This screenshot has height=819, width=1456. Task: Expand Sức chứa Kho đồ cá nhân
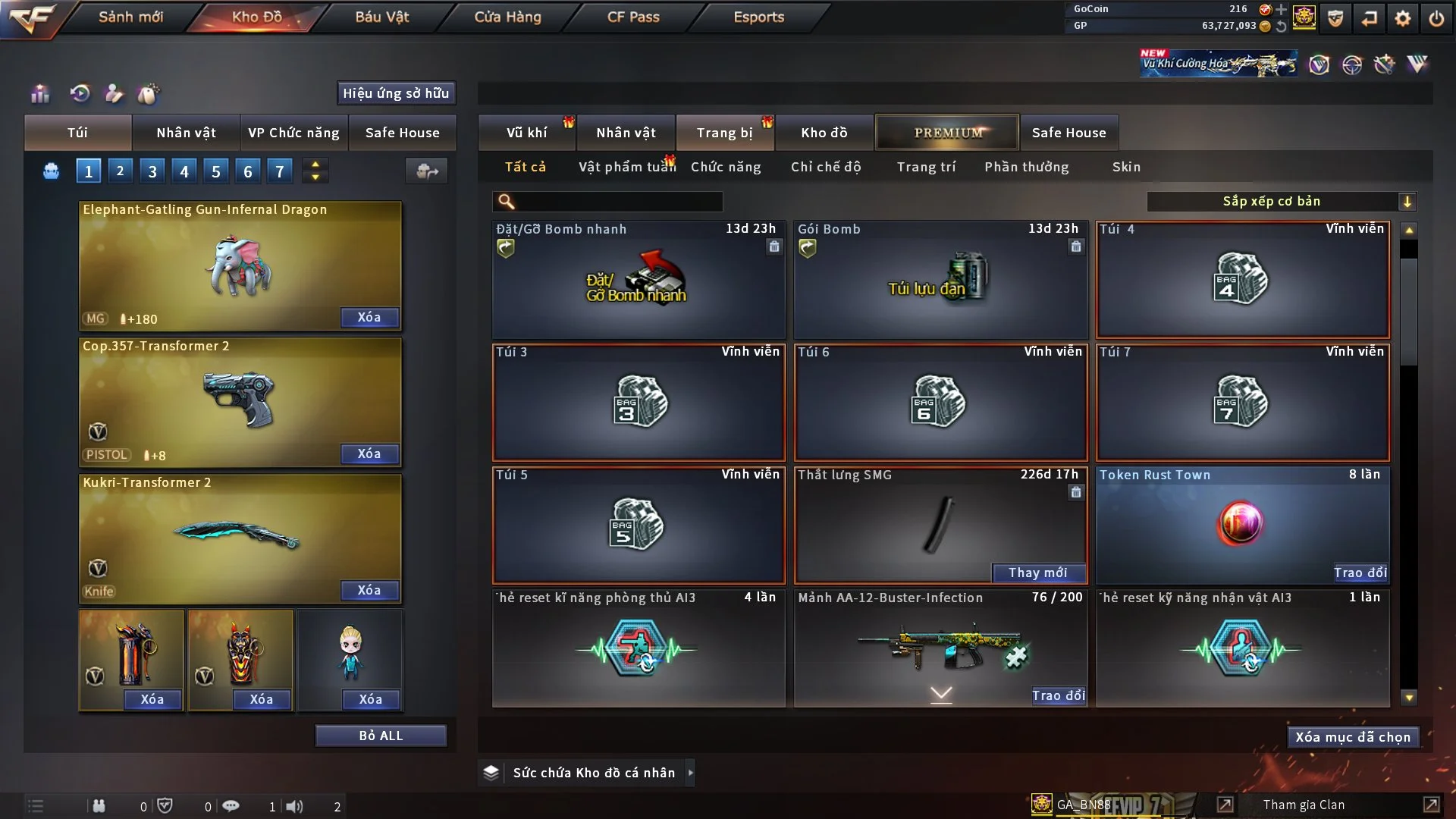pyautogui.click(x=593, y=773)
